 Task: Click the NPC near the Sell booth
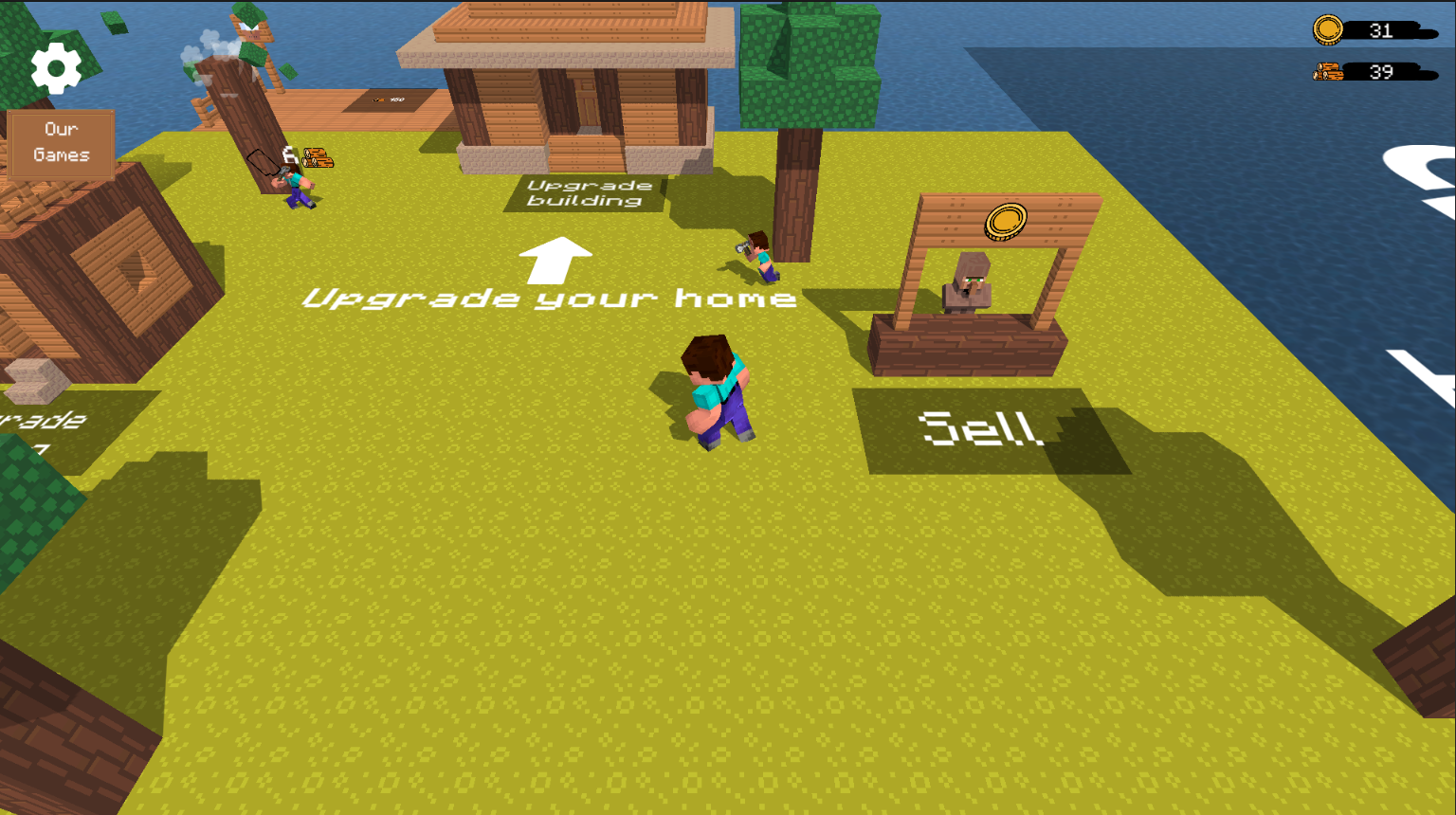point(758,258)
